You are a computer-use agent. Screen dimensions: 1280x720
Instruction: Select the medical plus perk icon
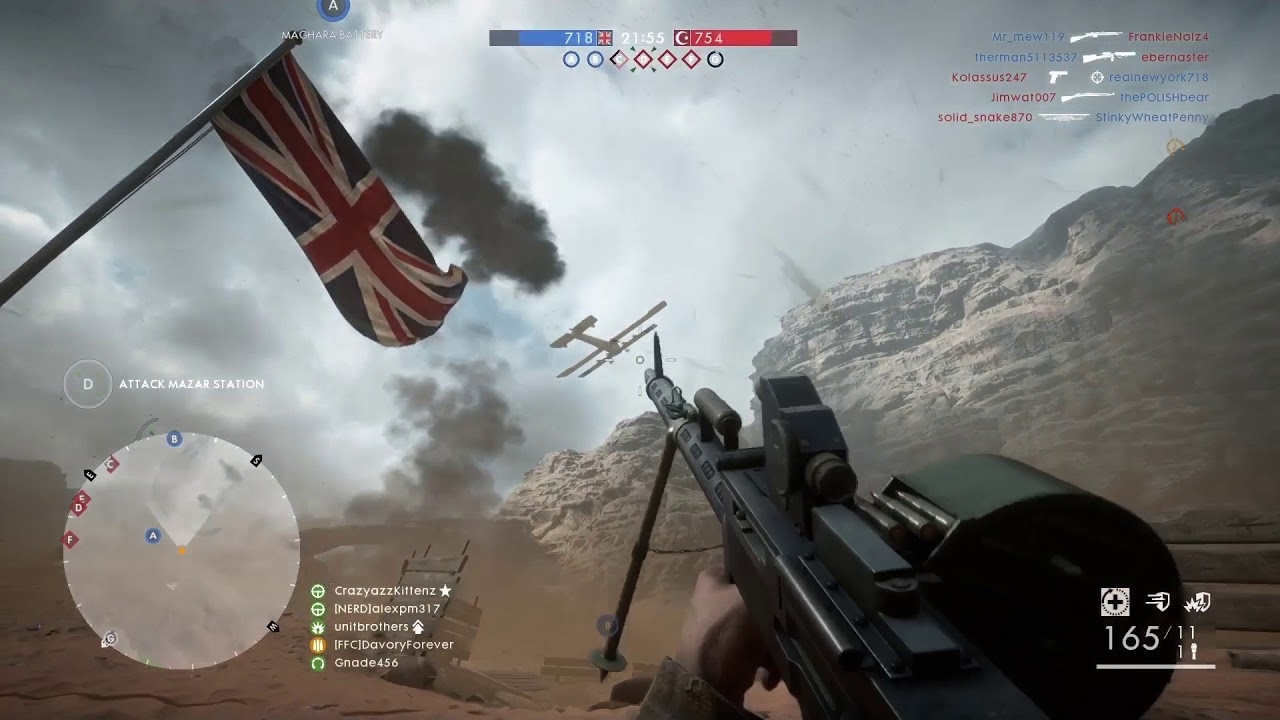coord(1115,601)
